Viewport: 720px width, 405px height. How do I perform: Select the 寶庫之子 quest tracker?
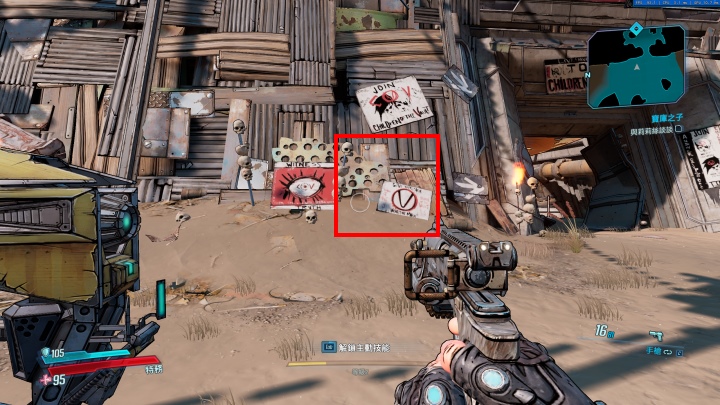point(662,118)
